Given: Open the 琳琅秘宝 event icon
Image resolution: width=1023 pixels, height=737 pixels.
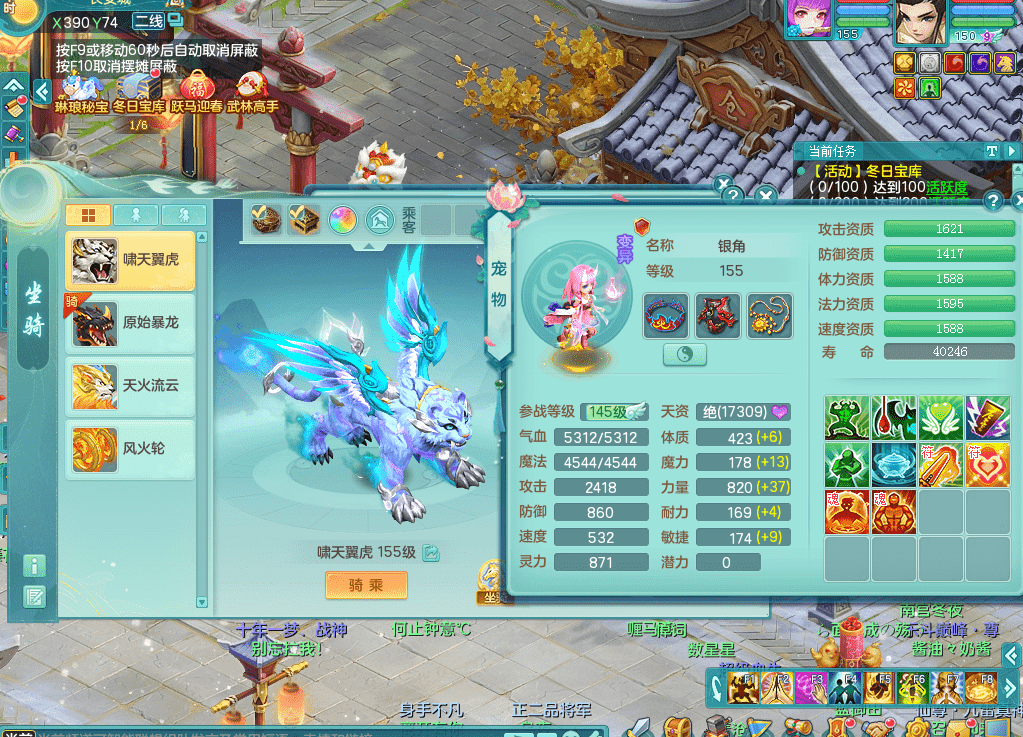Looking at the screenshot, I should point(82,90).
